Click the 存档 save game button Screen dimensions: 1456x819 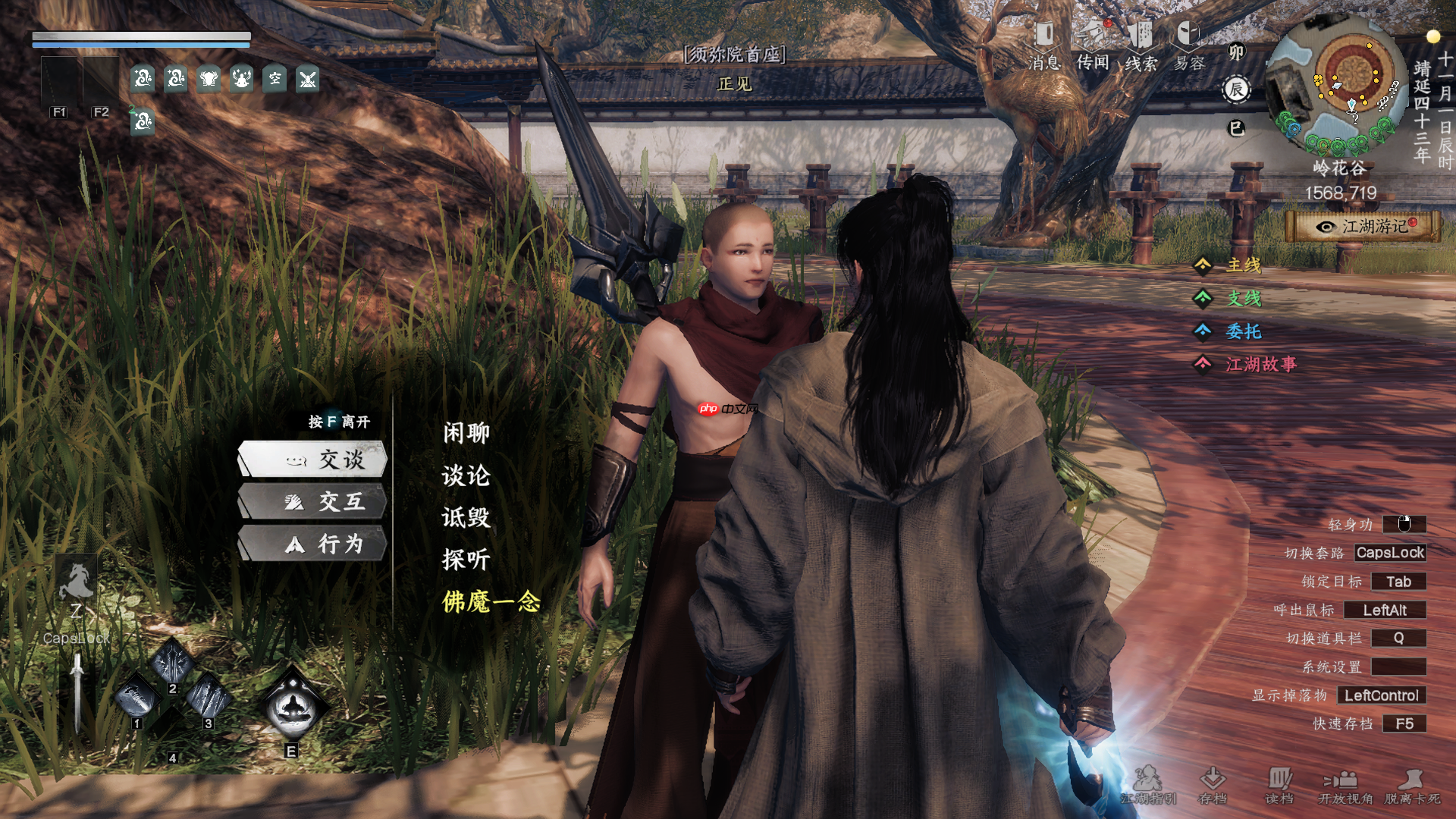(1213, 784)
